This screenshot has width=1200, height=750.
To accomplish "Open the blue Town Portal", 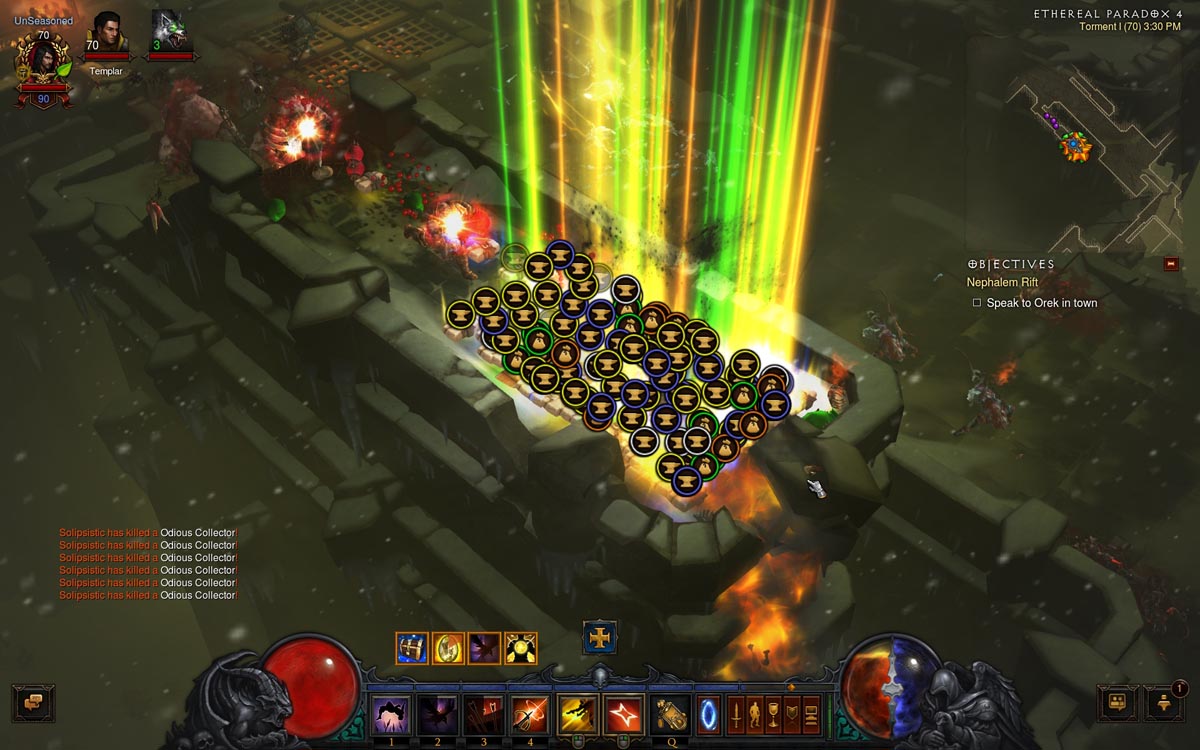I will click(708, 714).
